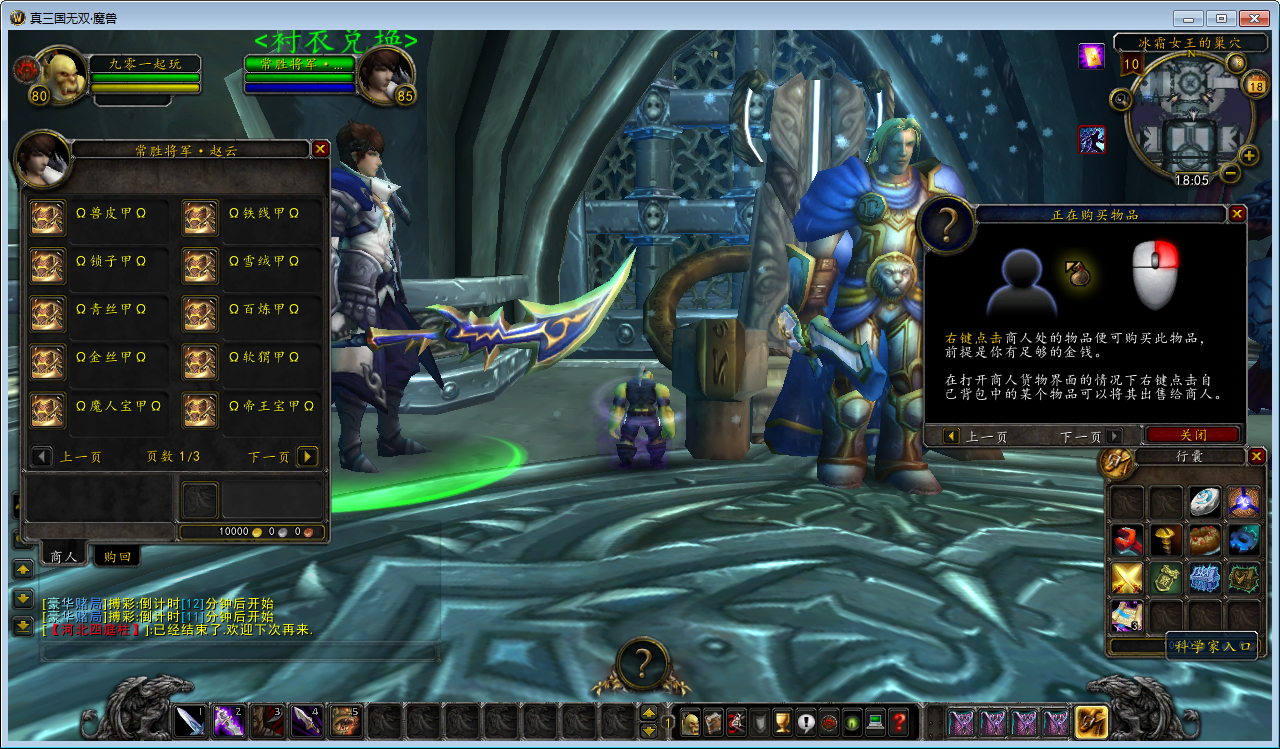Click the red 关闭 button in tutorial

[x=1193, y=435]
